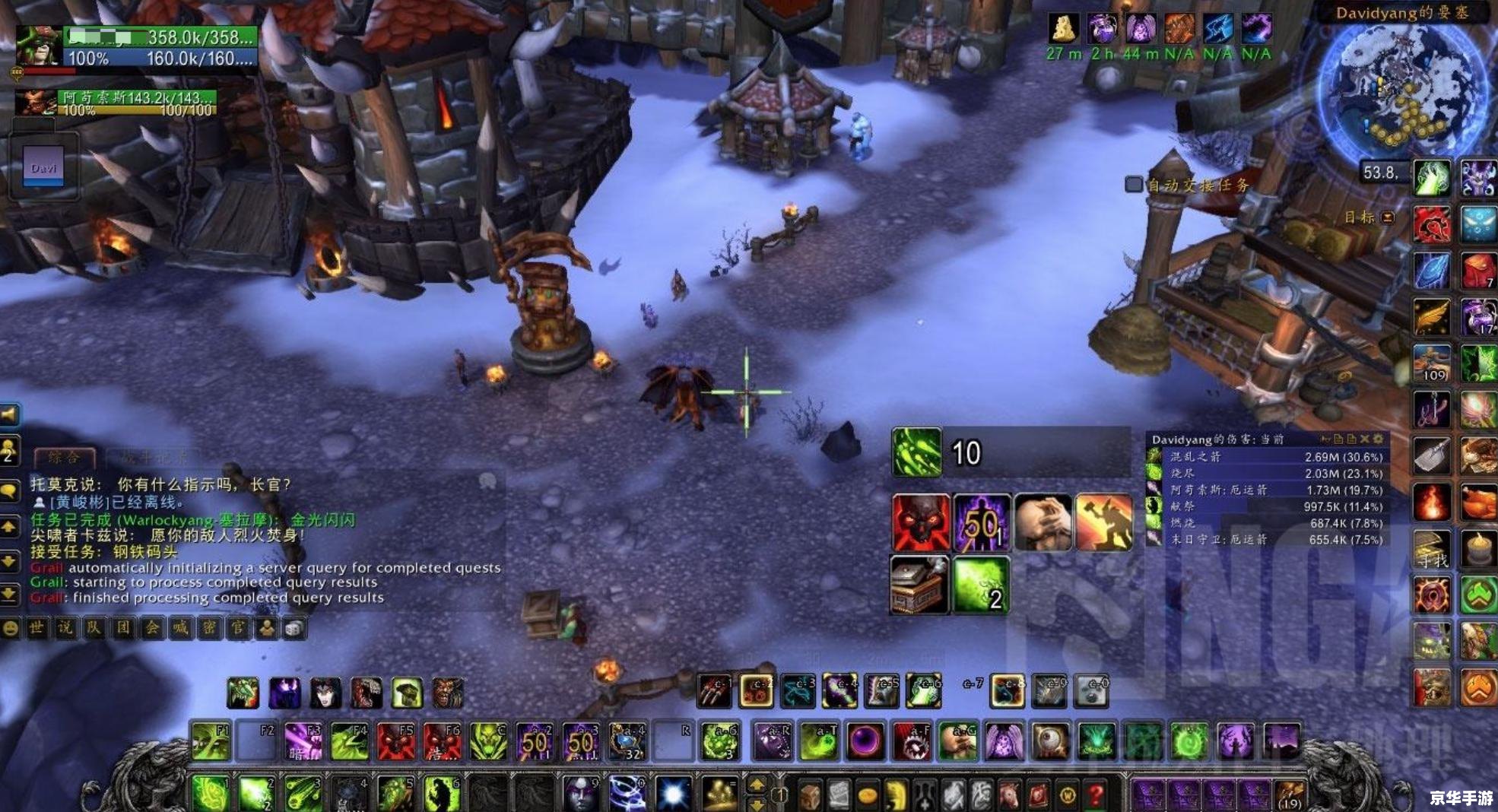The image size is (1498, 812).
Task: Toggle the 自动交接任务 checkbox
Action: [1134, 185]
